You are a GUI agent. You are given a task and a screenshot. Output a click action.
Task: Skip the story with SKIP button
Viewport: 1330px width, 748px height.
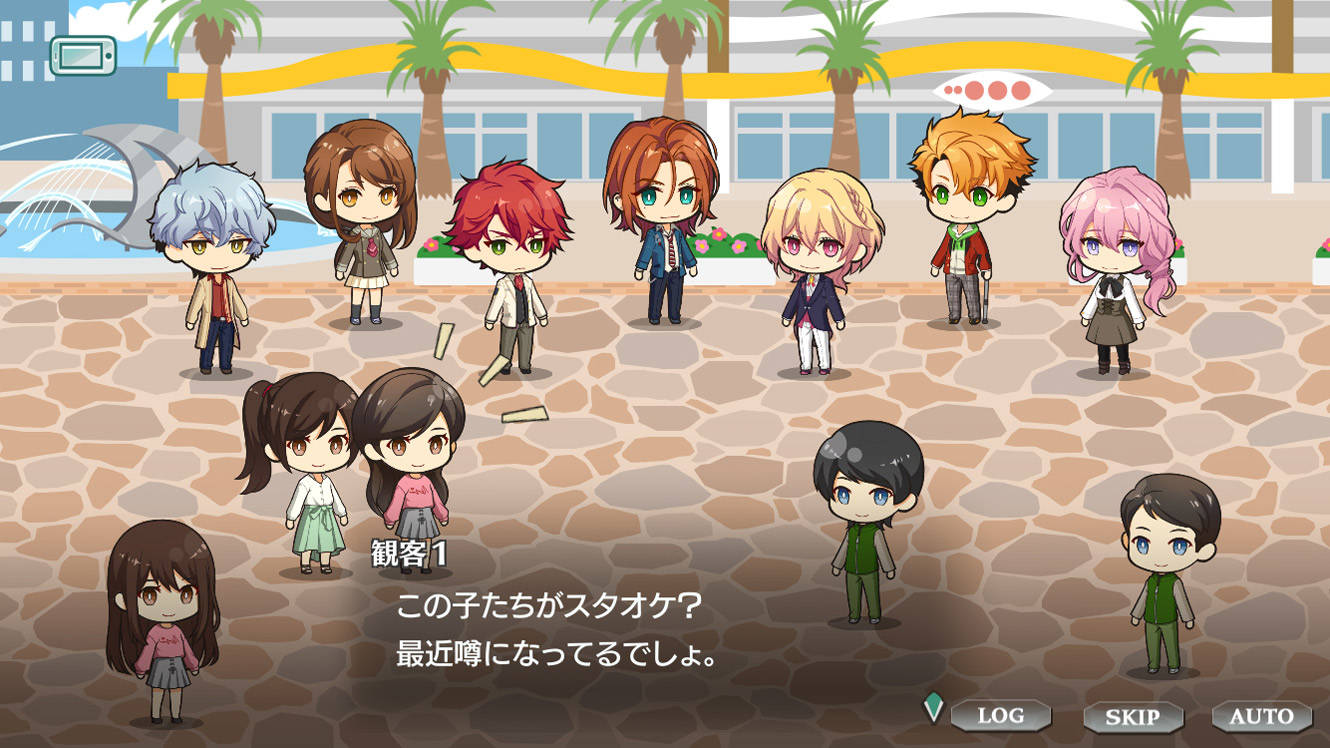coord(1132,716)
